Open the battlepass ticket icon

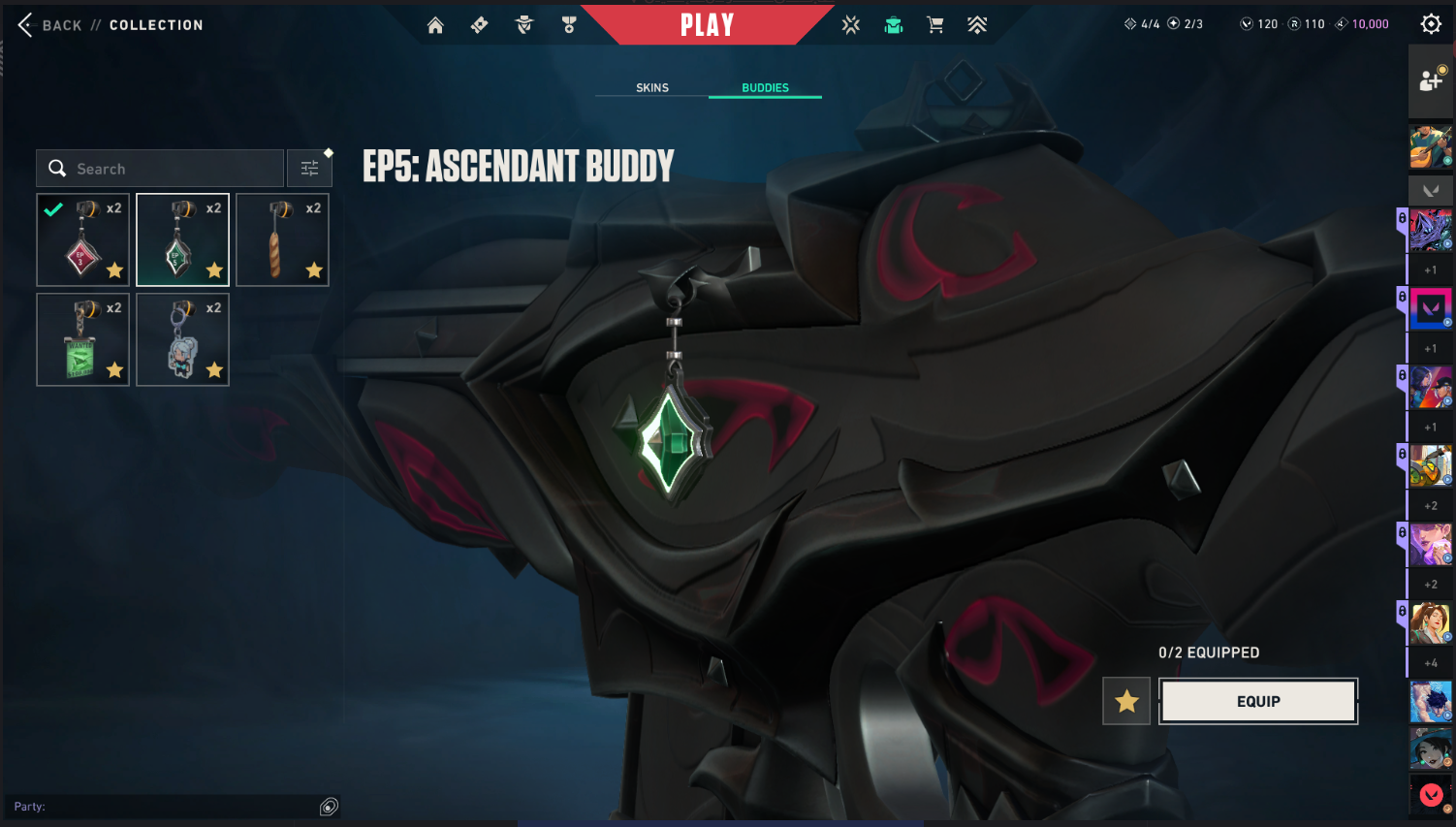[479, 25]
